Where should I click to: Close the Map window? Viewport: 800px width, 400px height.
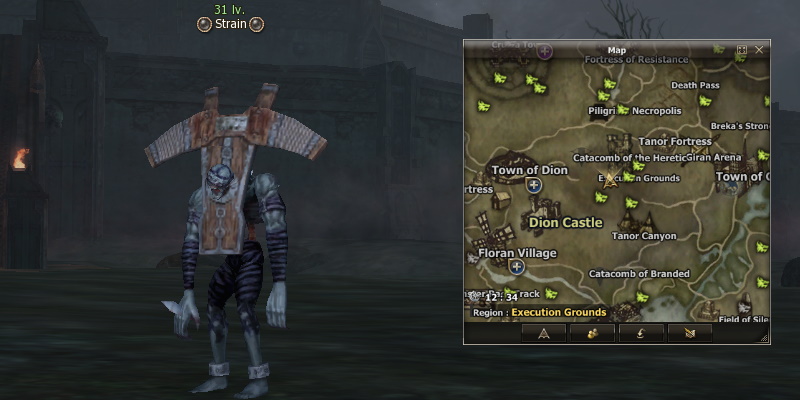pos(759,49)
